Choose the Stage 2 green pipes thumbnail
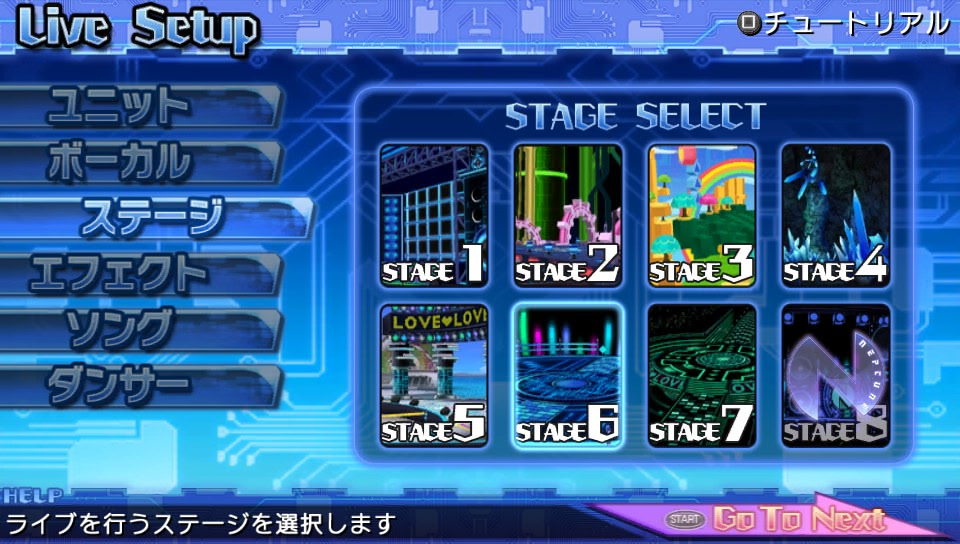This screenshot has height=544, width=960. 568,215
